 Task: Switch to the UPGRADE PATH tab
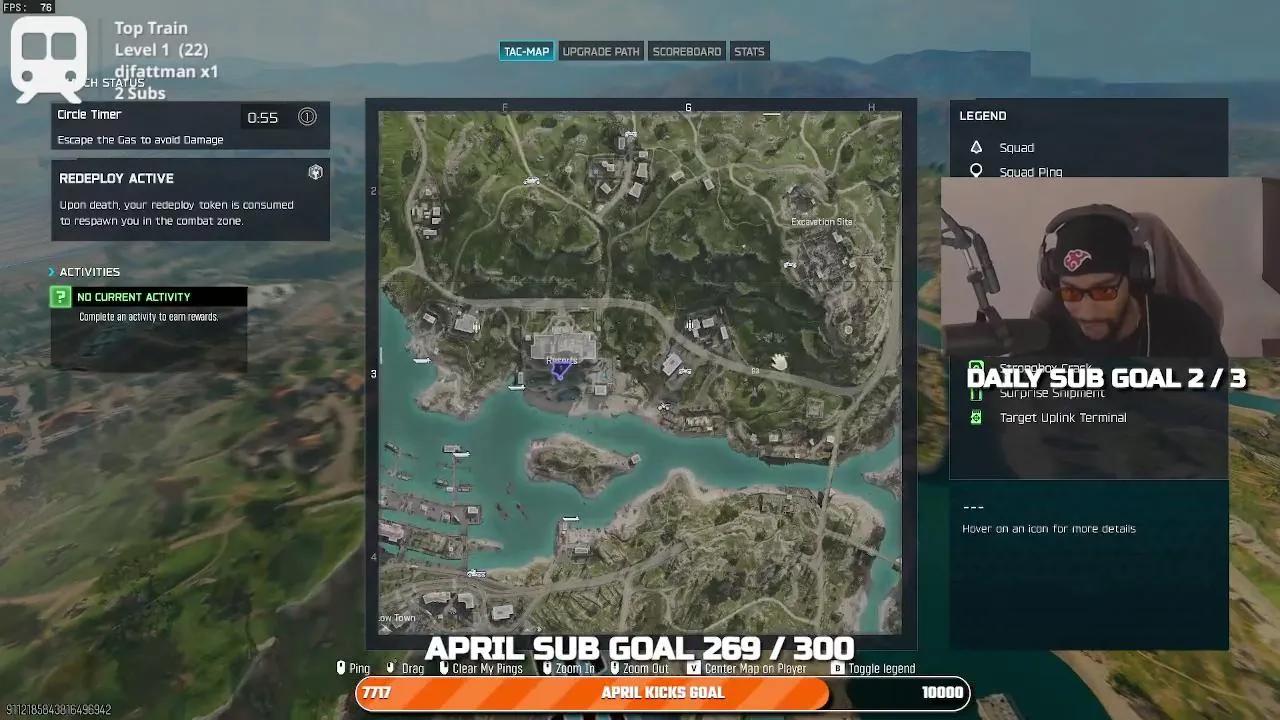[x=601, y=51]
